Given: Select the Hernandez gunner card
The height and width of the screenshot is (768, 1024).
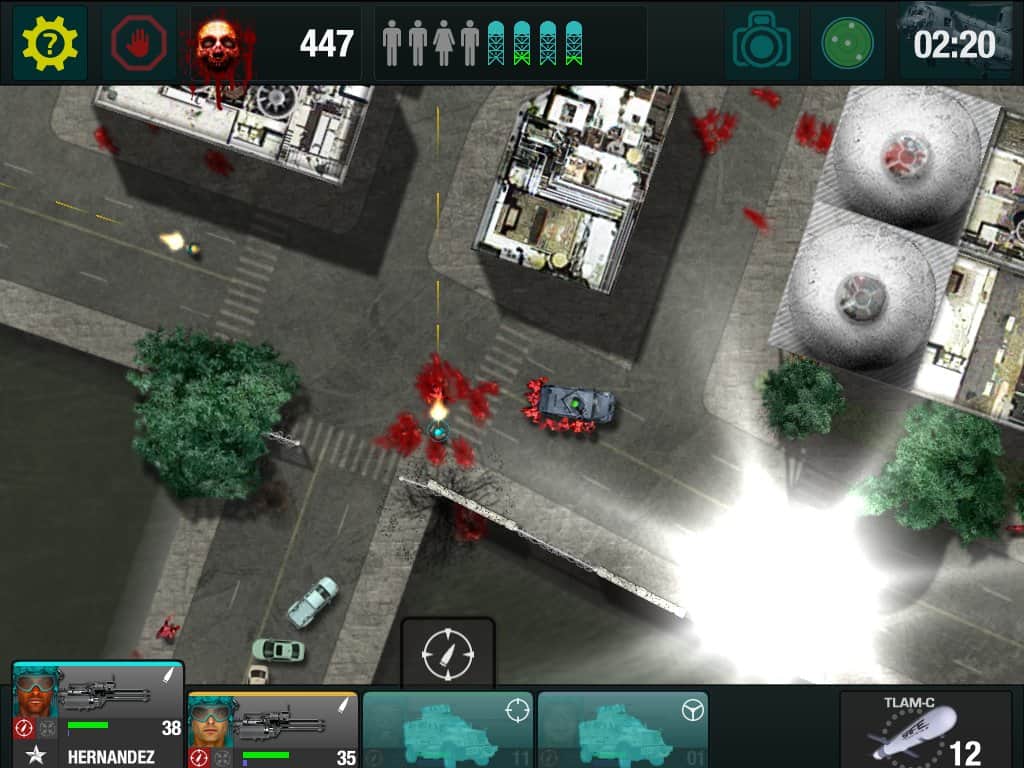Looking at the screenshot, I should (x=98, y=714).
